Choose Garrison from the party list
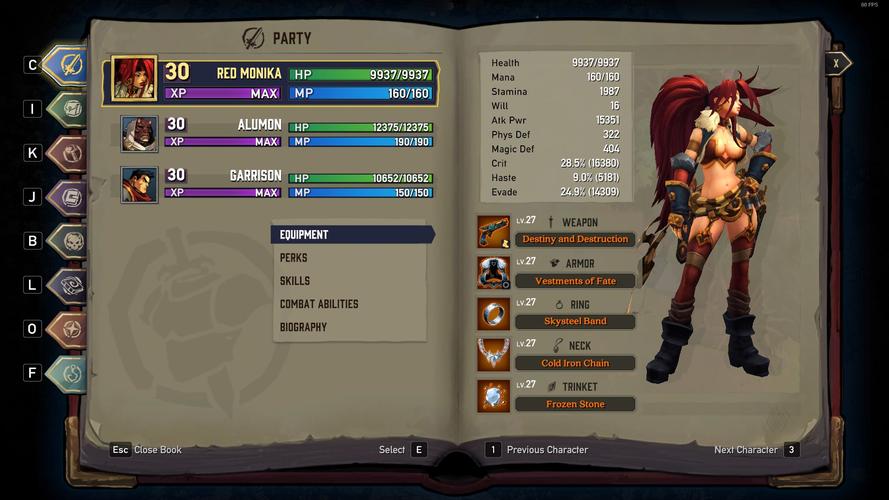 (x=270, y=185)
